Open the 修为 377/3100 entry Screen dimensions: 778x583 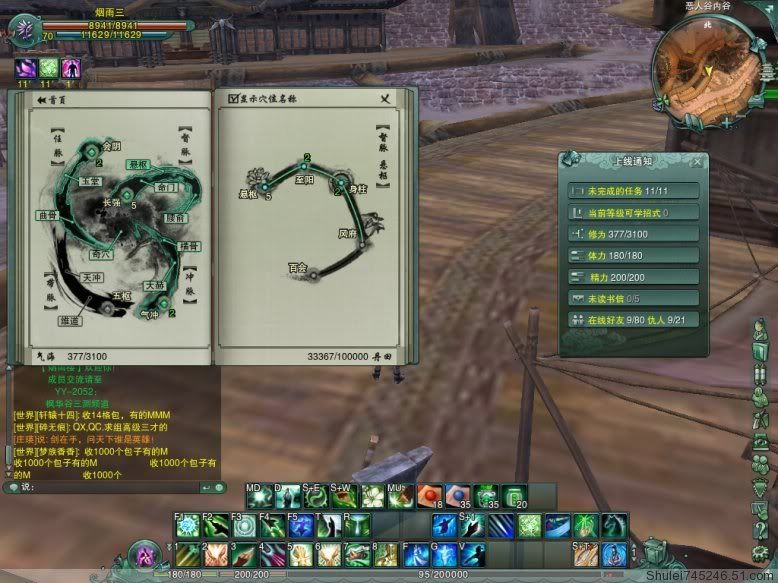coord(632,234)
